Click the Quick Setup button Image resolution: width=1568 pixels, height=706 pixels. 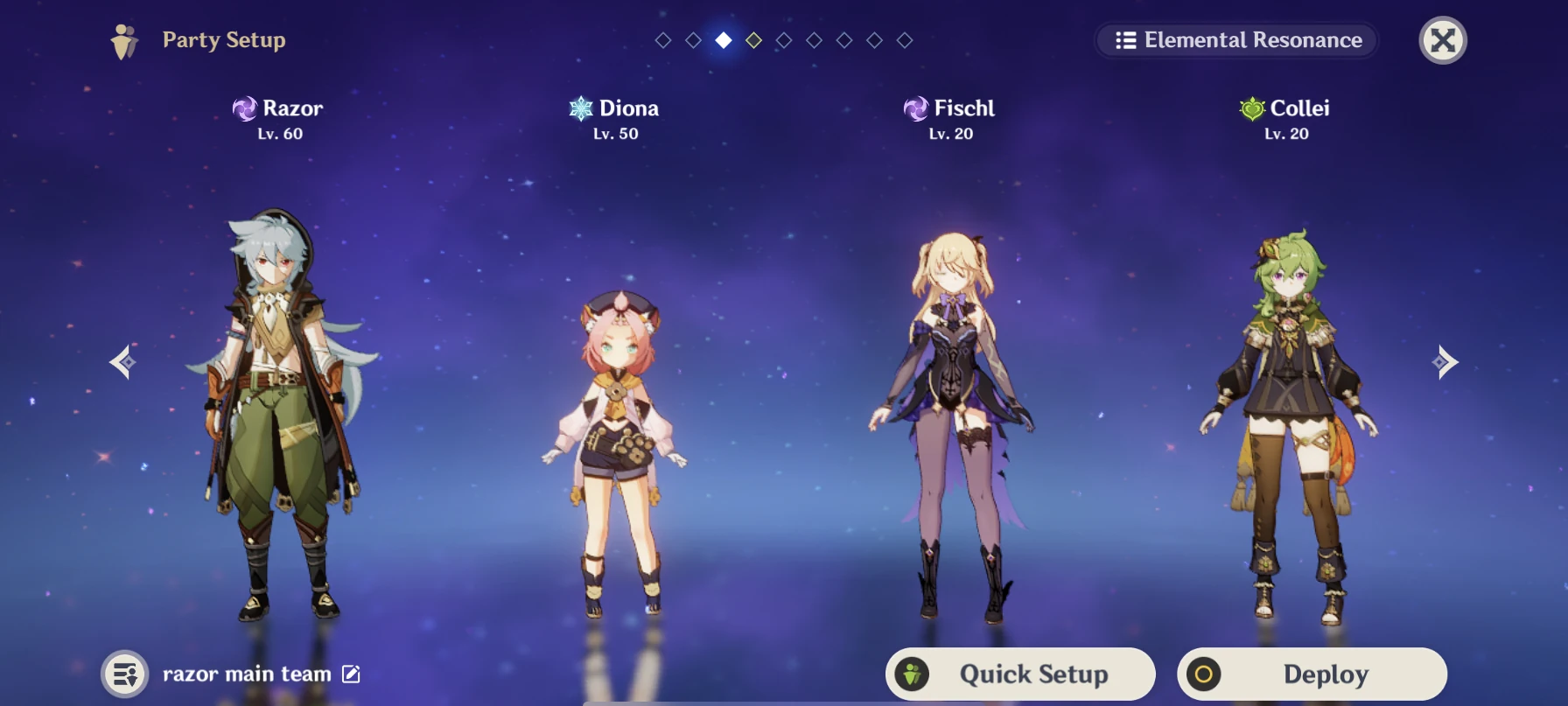coord(1019,674)
